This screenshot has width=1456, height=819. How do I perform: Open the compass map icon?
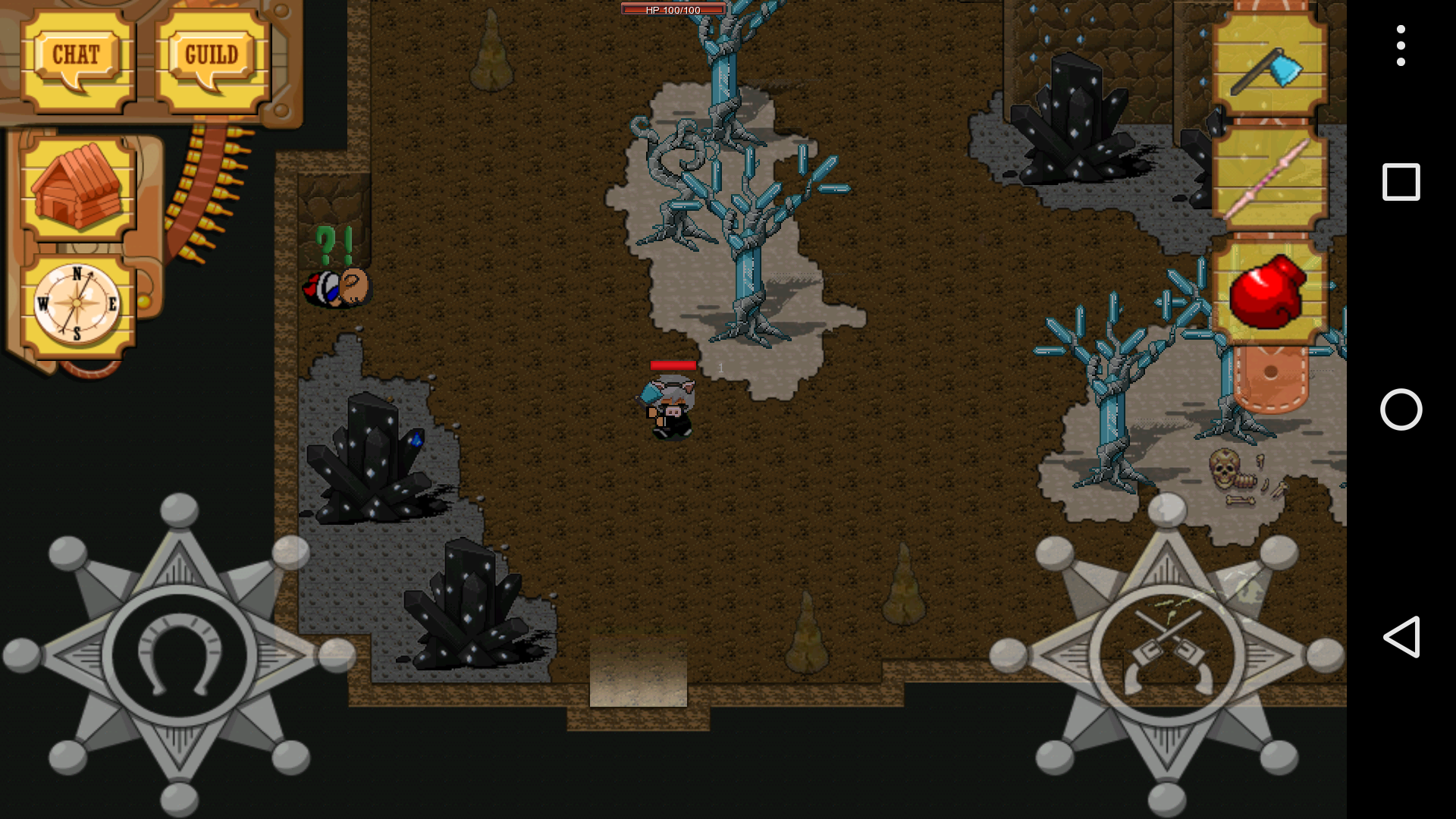point(77,304)
